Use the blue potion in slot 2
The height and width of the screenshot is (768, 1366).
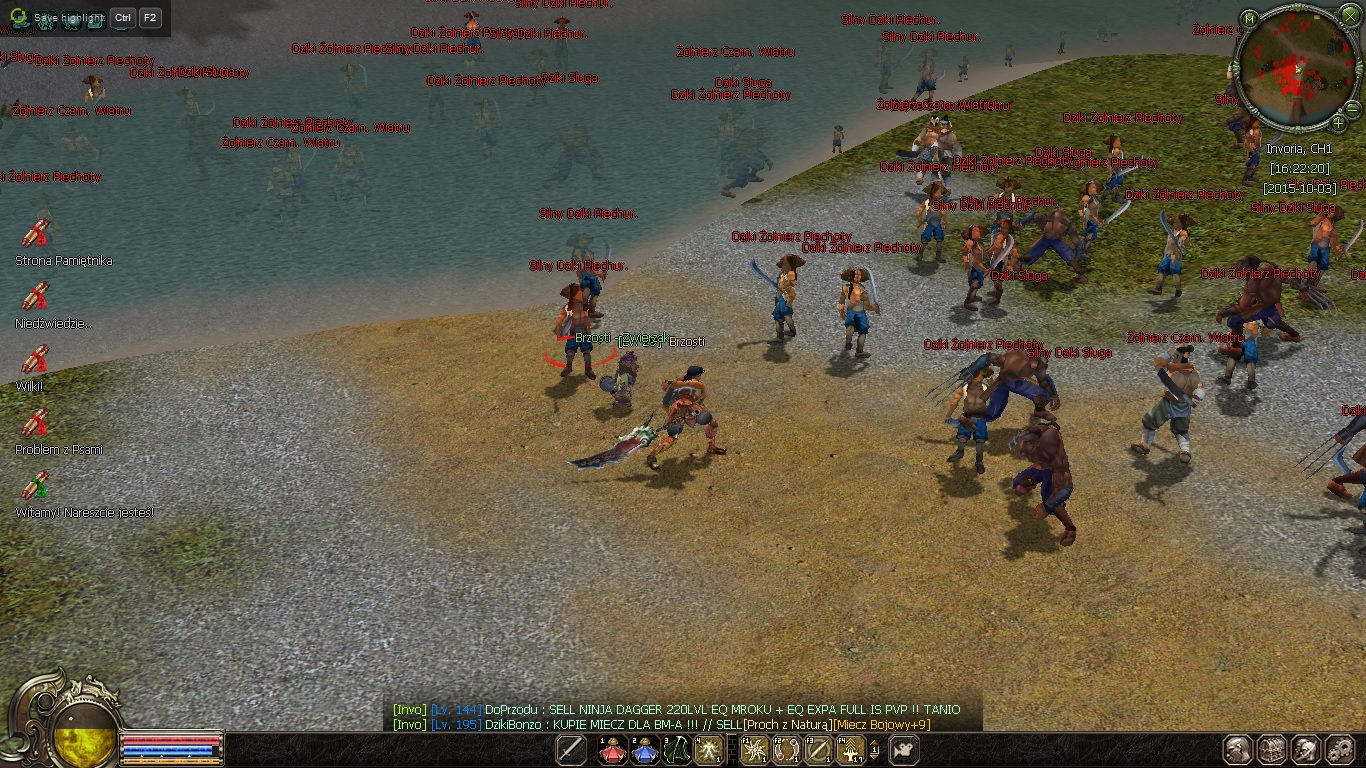(644, 749)
